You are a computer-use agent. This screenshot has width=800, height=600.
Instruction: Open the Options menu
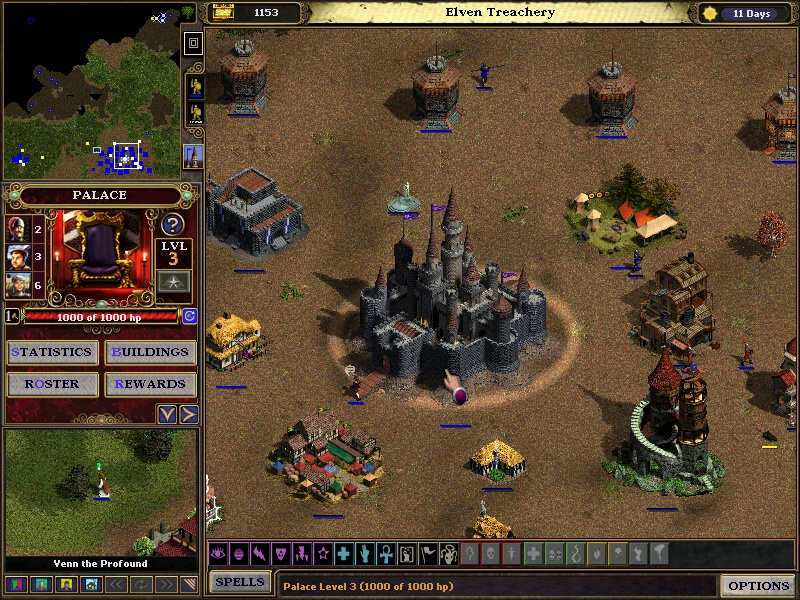tap(758, 585)
